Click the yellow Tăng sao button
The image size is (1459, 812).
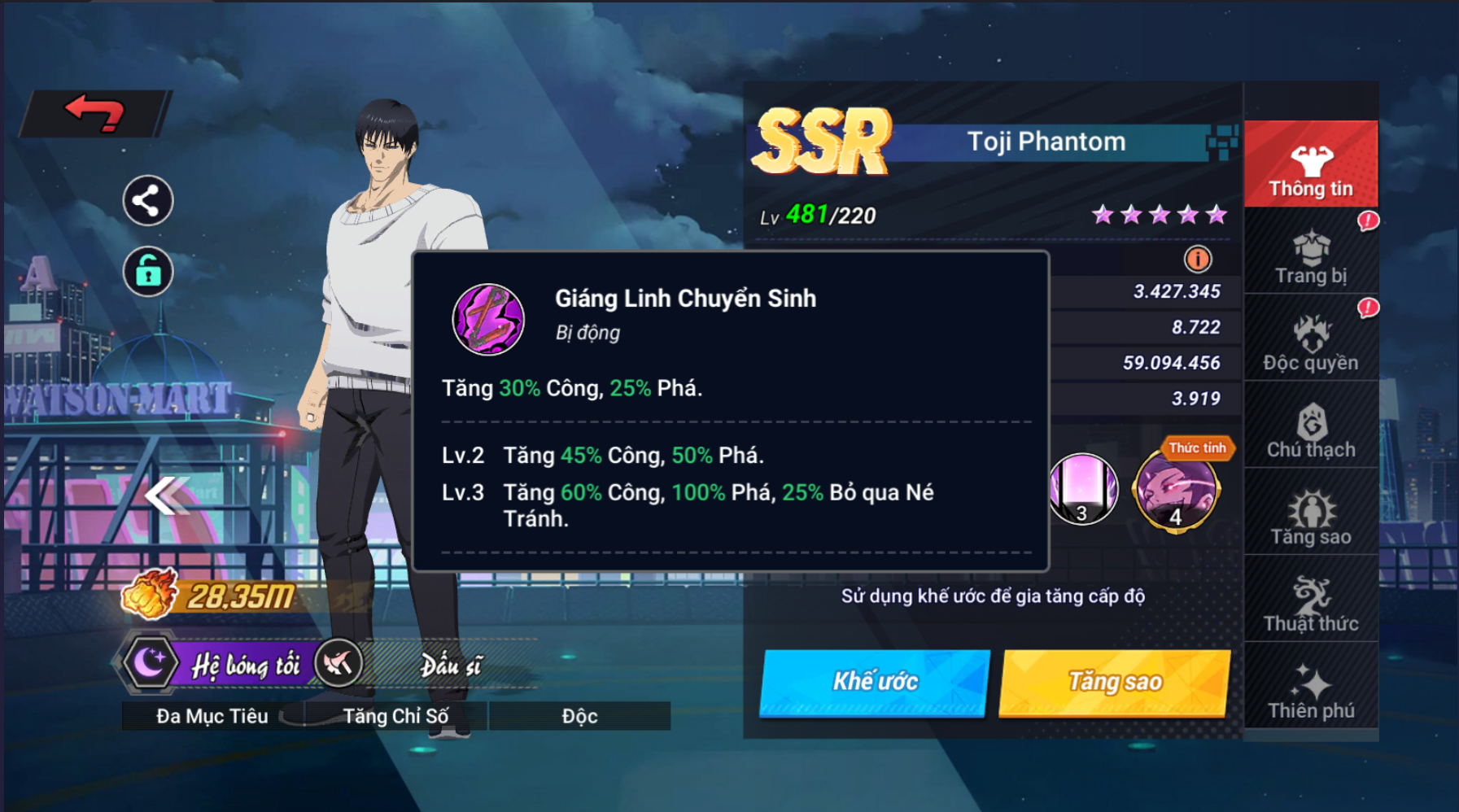(x=1114, y=682)
